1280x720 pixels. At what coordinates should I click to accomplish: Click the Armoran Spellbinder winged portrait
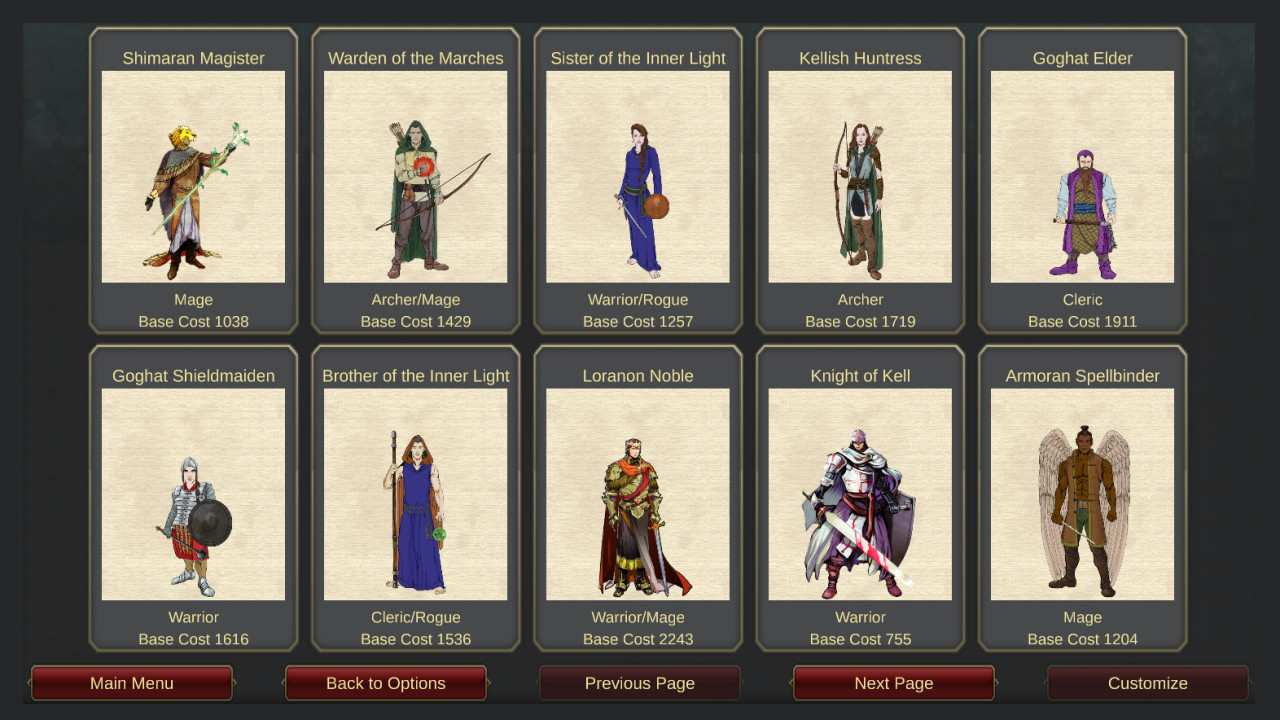(x=1081, y=495)
